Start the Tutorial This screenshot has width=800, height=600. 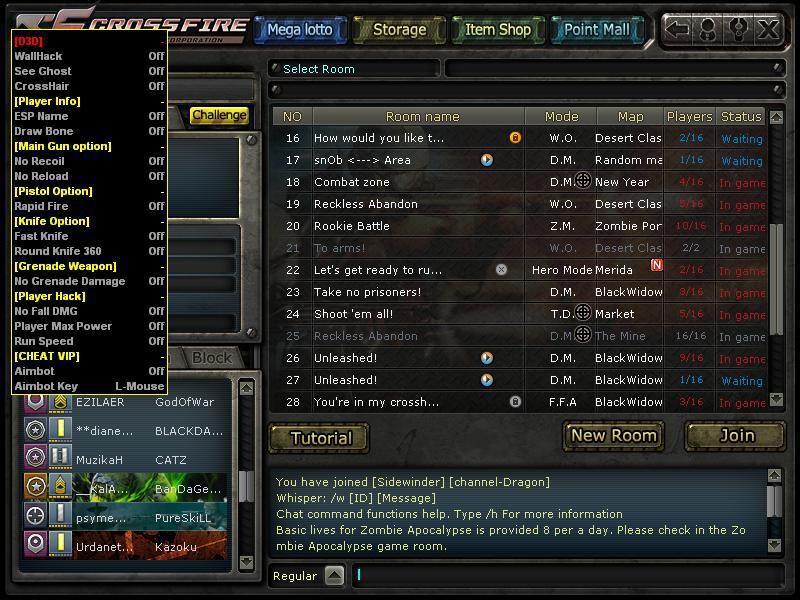tap(320, 438)
